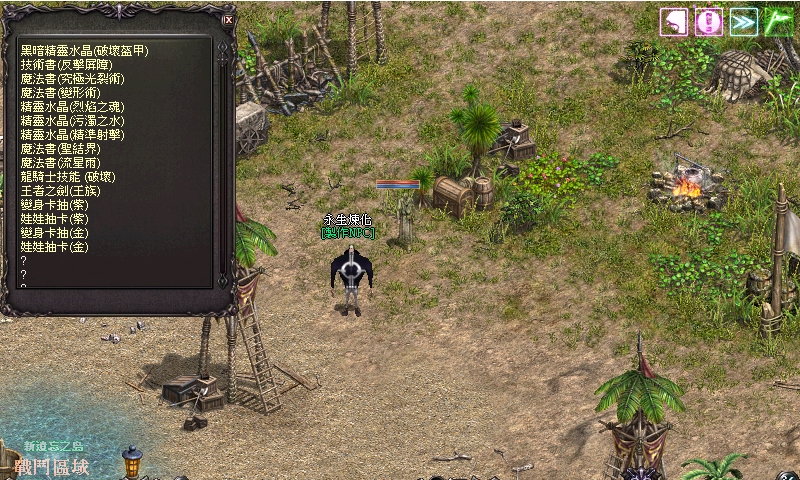Viewport: 800px width, 480px height.
Task: Select the 娃娃抽卡(金) option
Action: 54,246
